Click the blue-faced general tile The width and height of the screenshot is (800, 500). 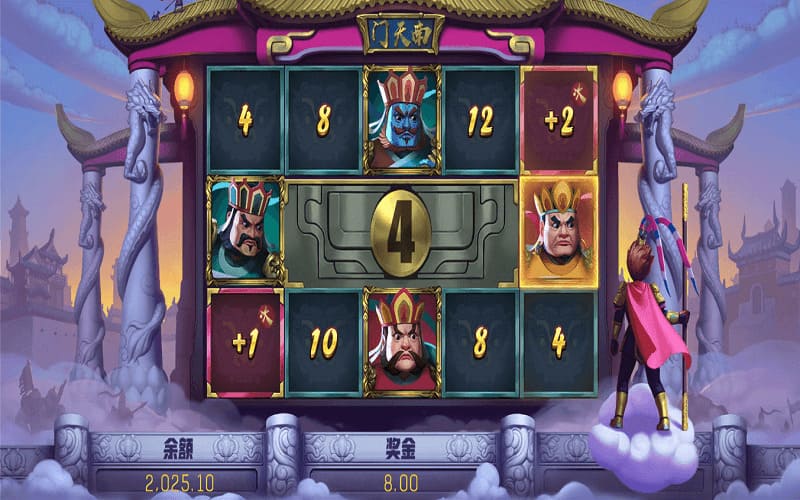click(x=402, y=121)
